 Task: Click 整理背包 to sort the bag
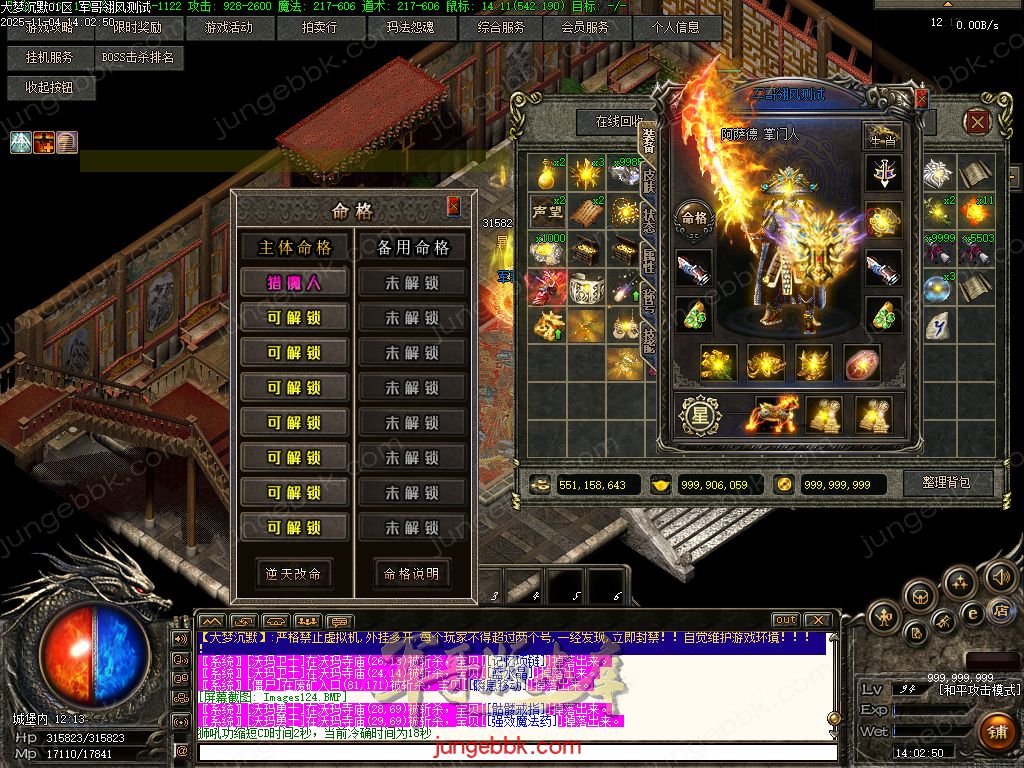(945, 484)
